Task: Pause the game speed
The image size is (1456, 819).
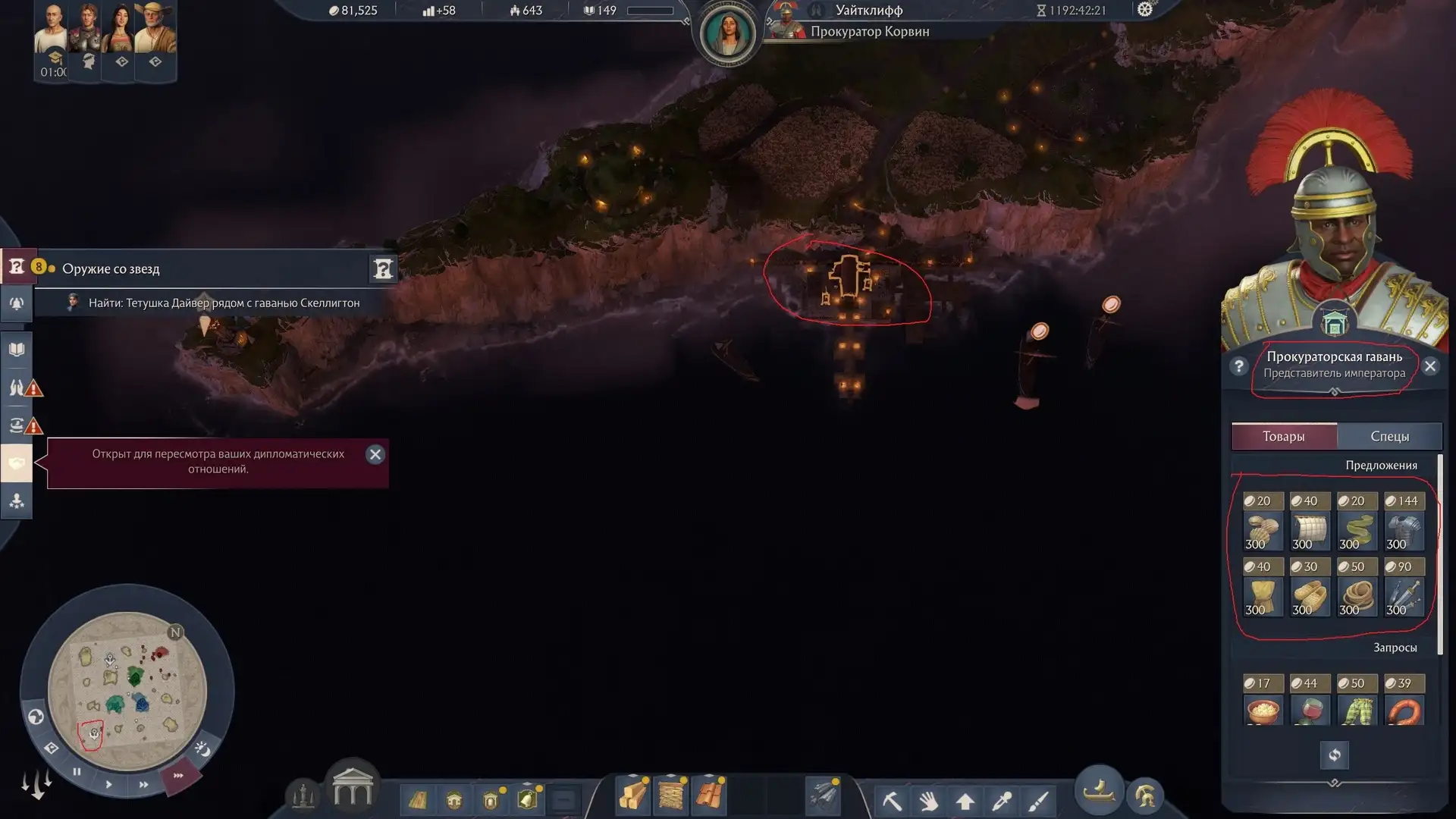Action: [x=77, y=772]
